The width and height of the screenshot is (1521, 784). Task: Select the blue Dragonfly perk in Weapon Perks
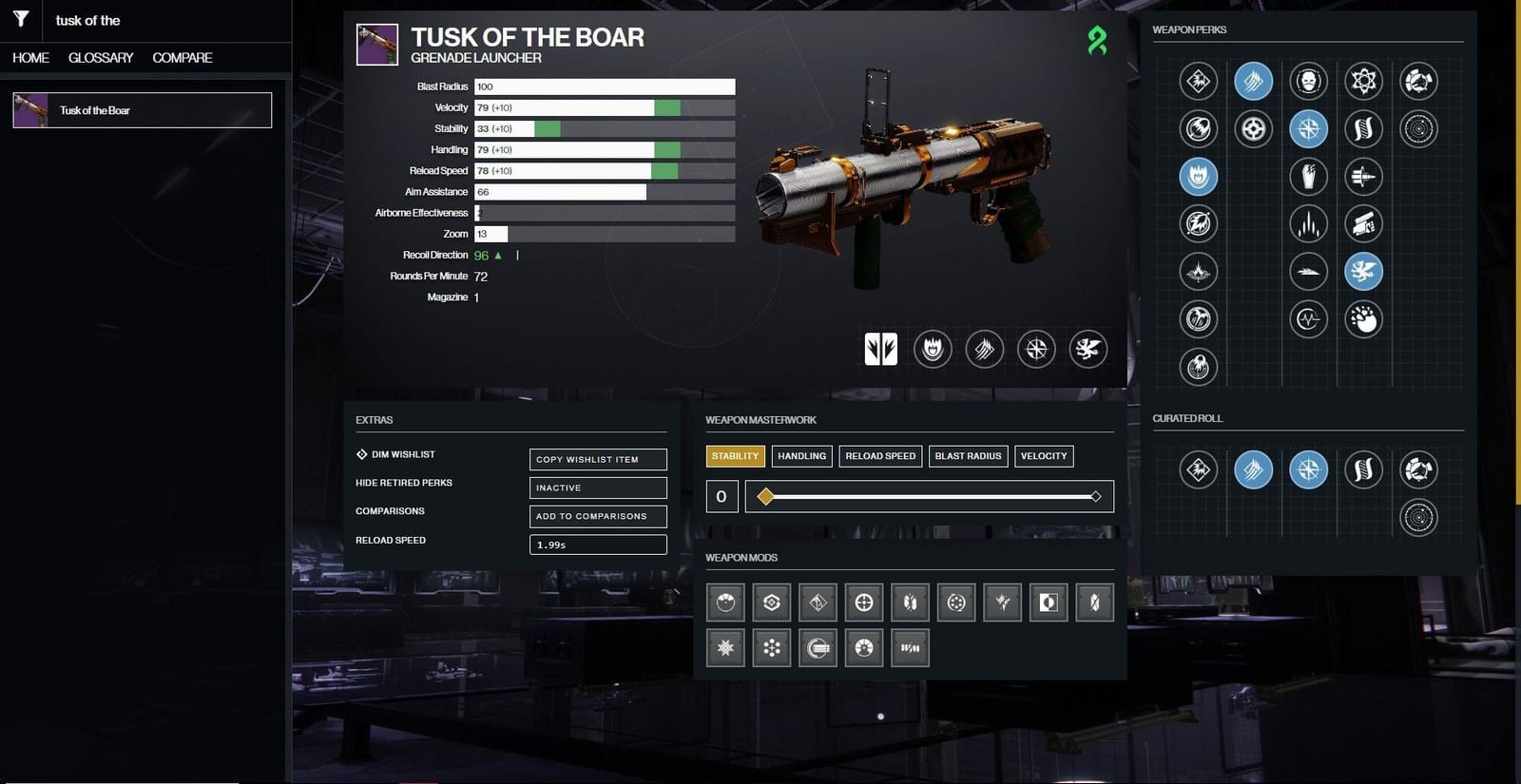1363,271
